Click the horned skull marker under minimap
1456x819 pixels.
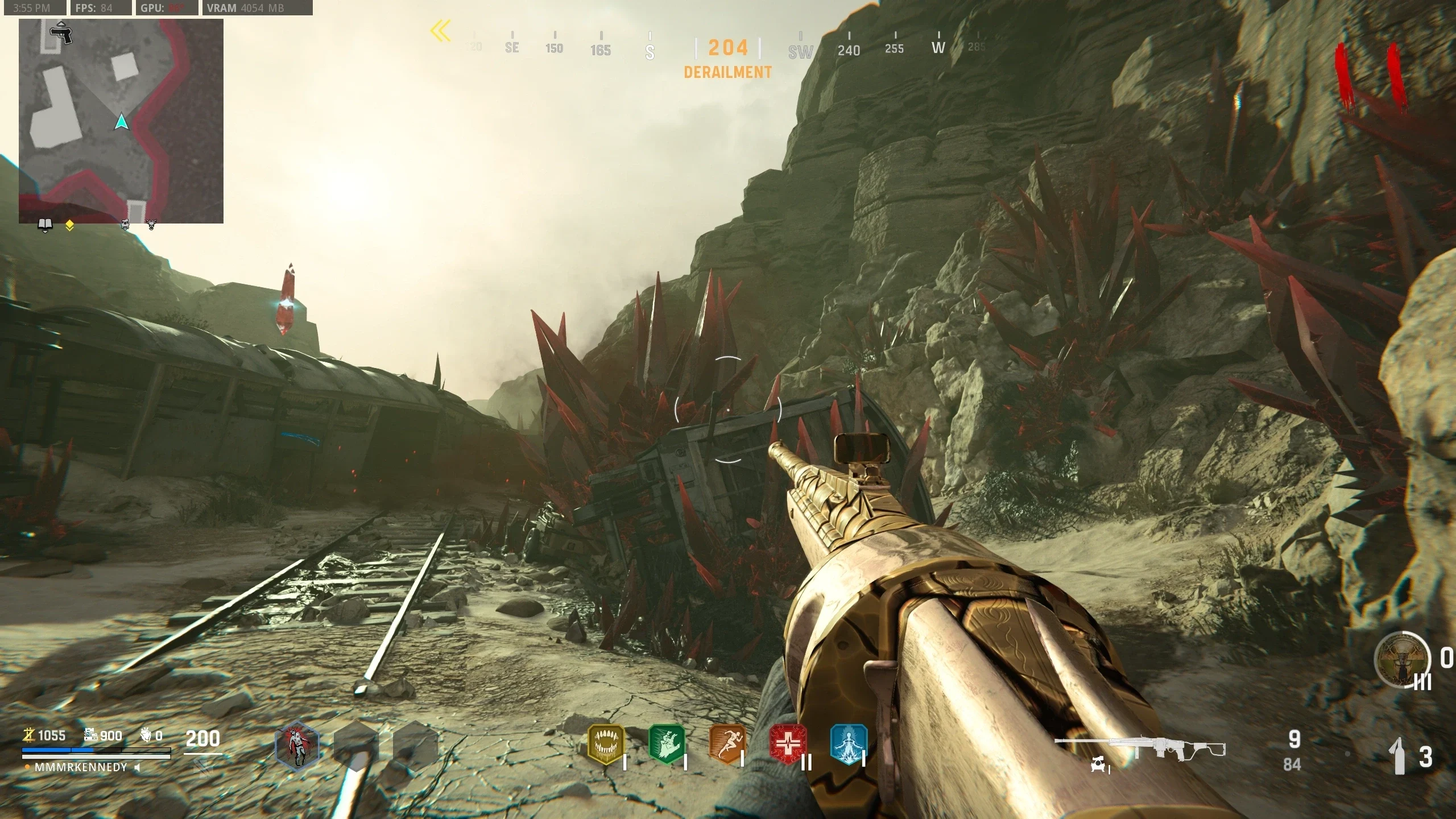(151, 225)
